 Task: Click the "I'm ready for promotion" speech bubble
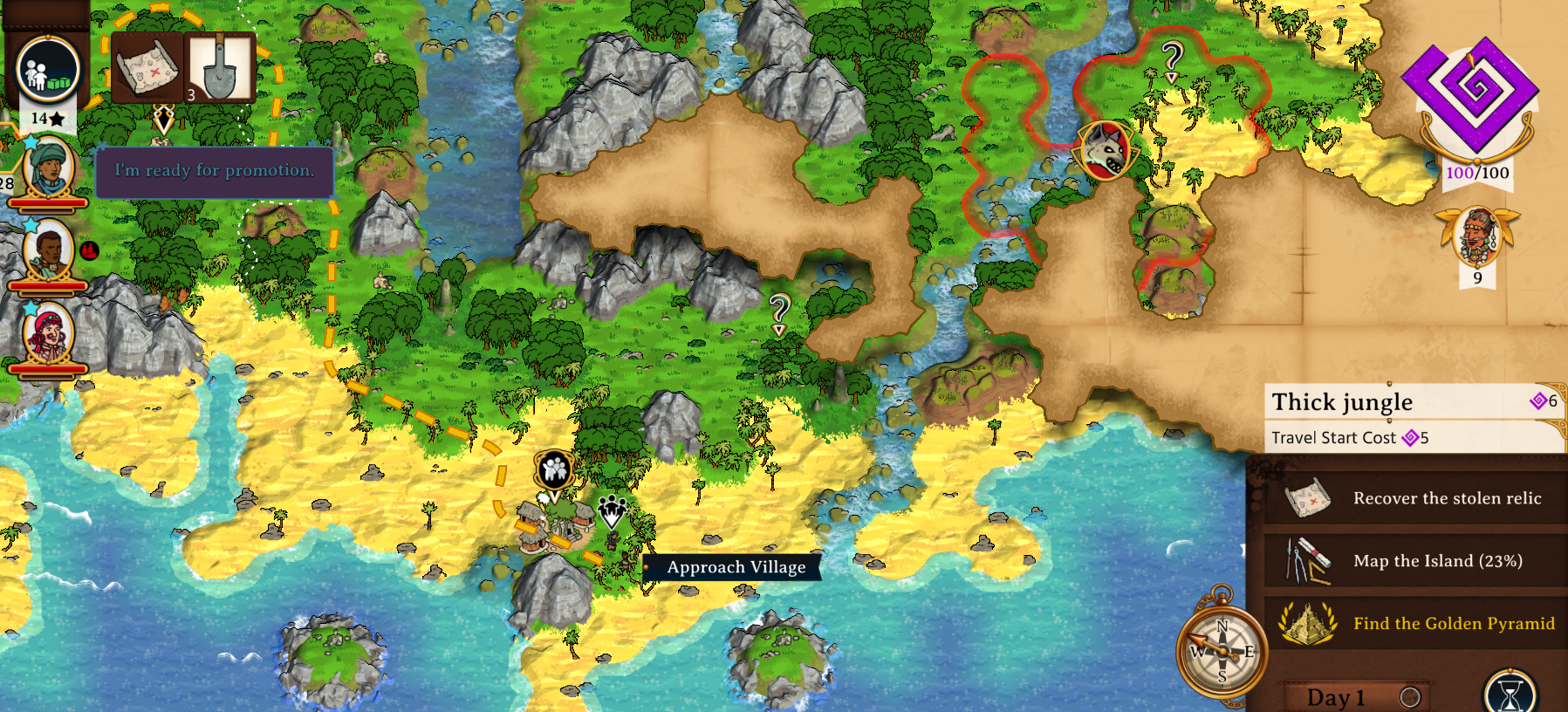click(214, 171)
